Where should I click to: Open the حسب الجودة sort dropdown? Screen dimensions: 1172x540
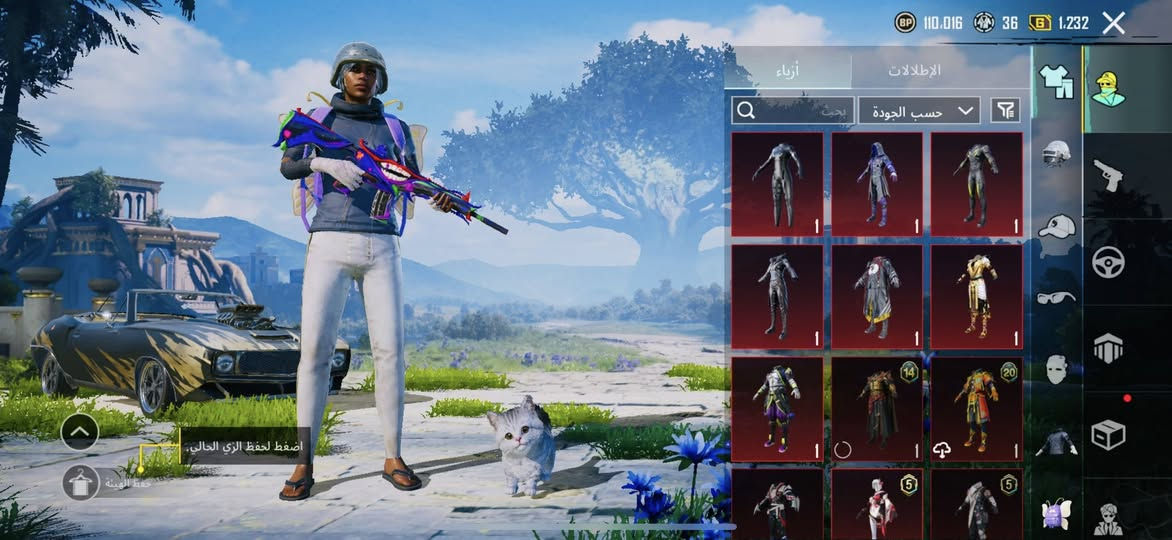[918, 111]
